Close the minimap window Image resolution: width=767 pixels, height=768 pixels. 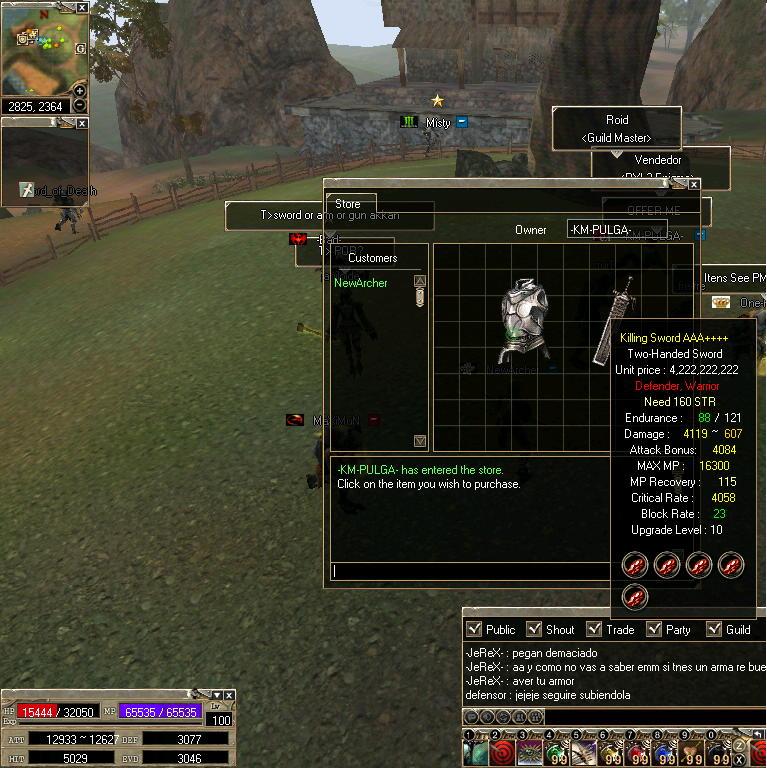tap(82, 7)
